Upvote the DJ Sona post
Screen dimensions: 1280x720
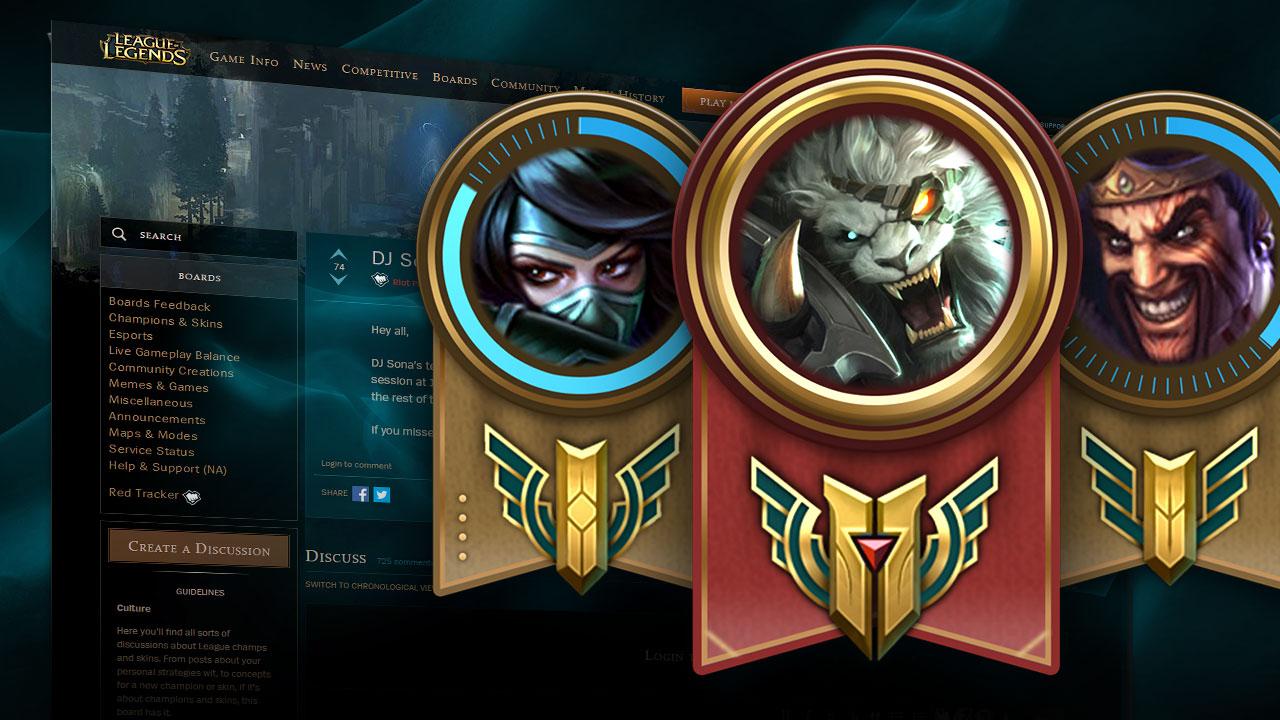coord(338,252)
